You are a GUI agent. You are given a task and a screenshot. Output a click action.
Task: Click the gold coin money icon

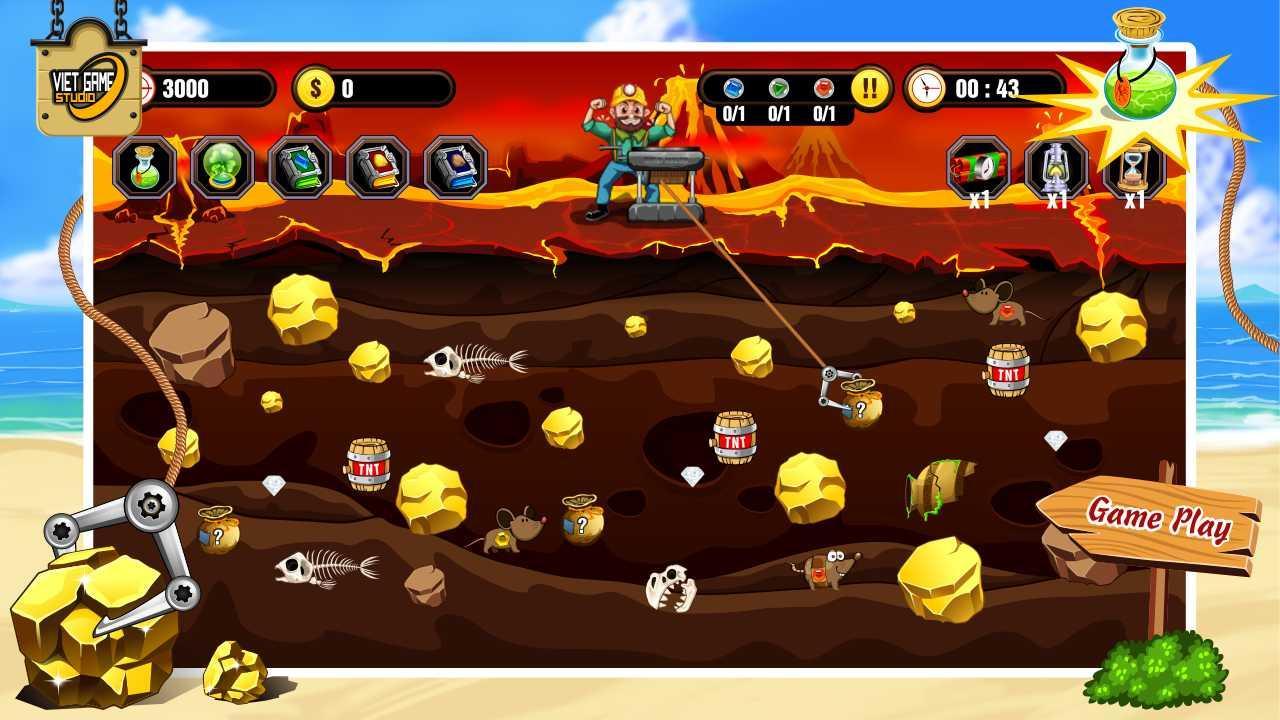[314, 86]
